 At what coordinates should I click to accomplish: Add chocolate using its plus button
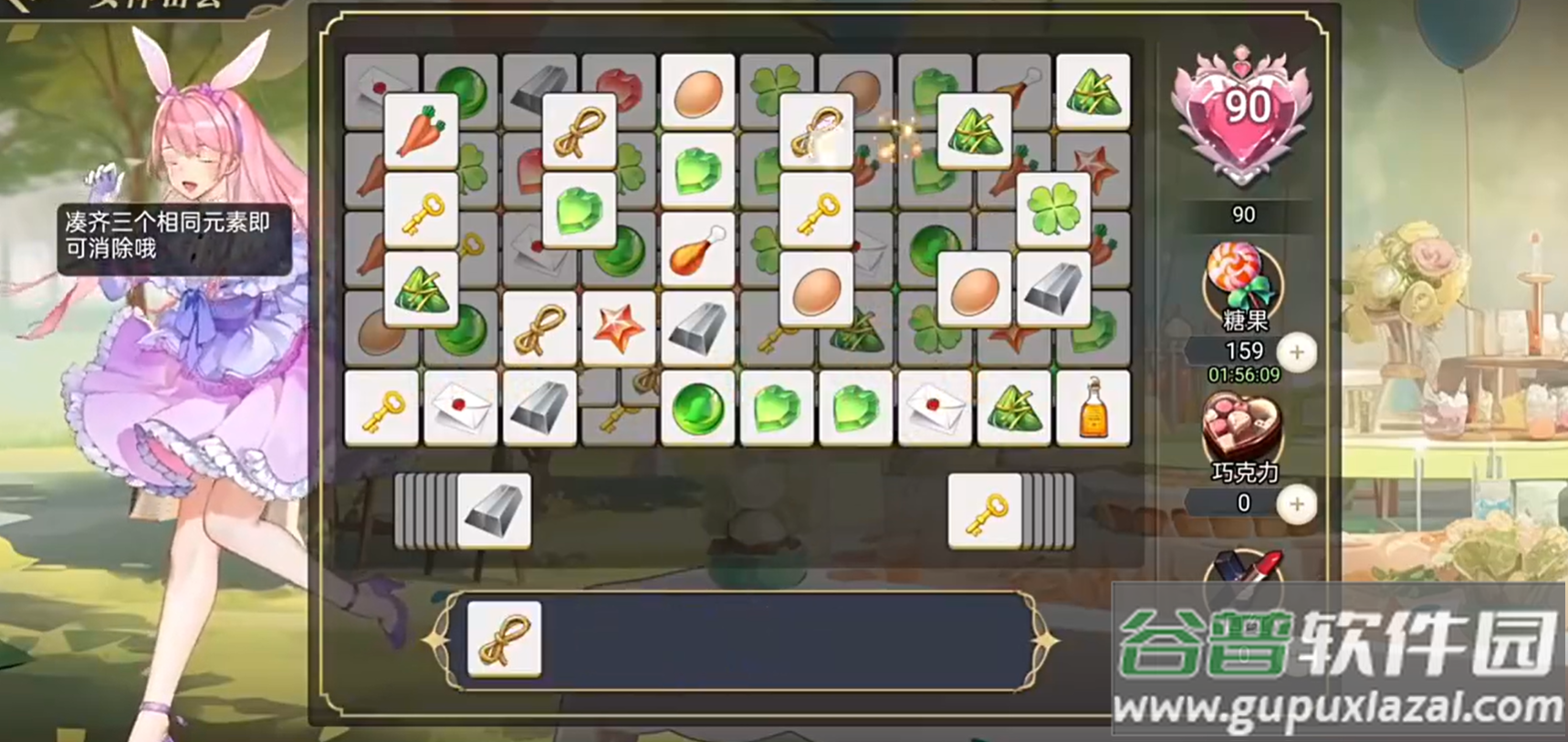click(x=1296, y=504)
